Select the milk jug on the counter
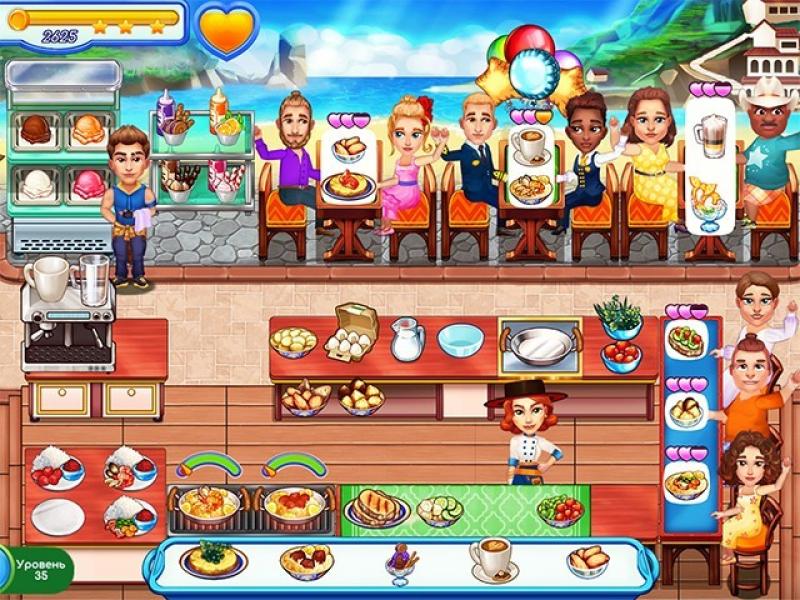Image resolution: width=800 pixels, height=600 pixels. coord(406,340)
